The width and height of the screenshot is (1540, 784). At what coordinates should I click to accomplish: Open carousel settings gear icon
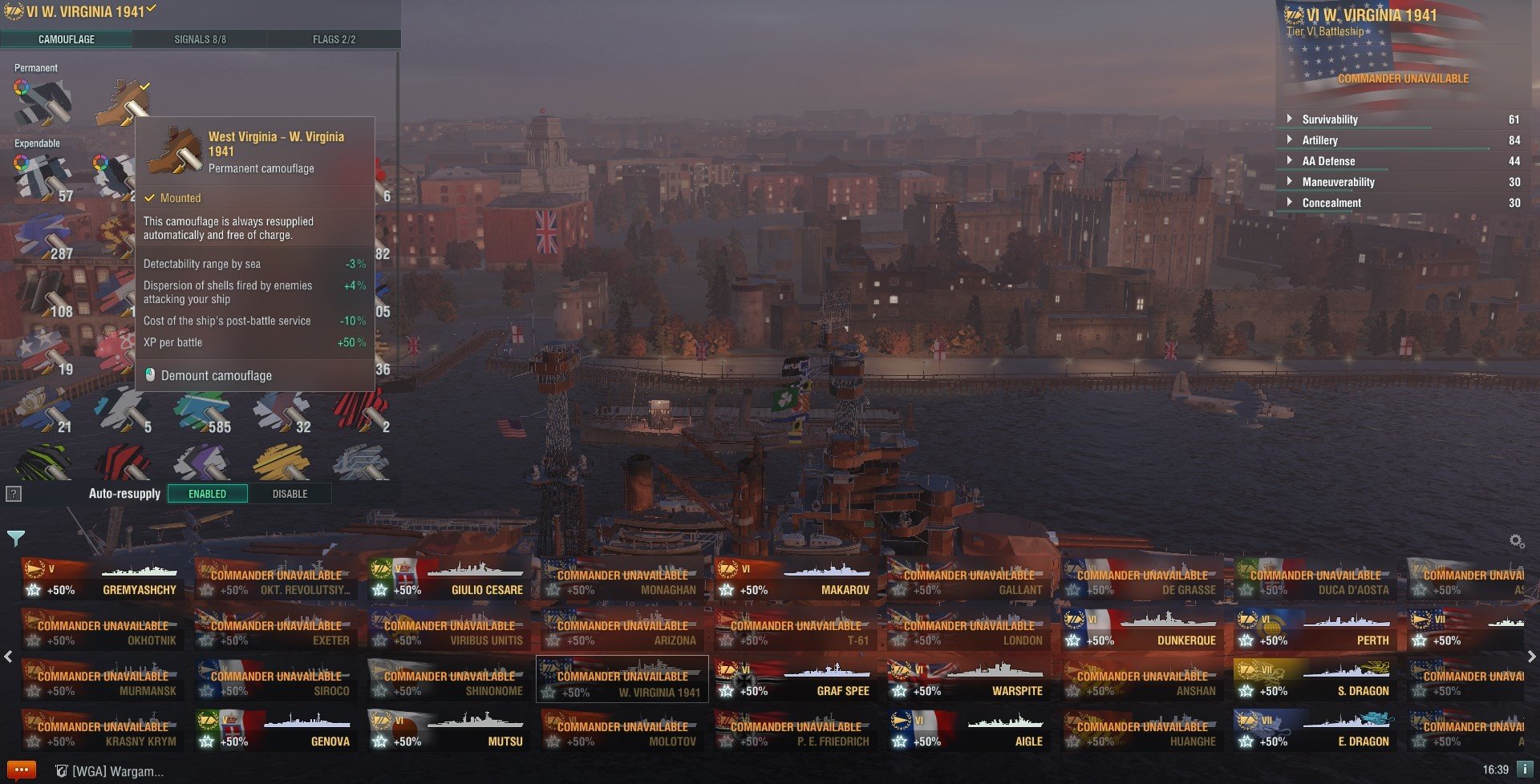coord(1516,541)
